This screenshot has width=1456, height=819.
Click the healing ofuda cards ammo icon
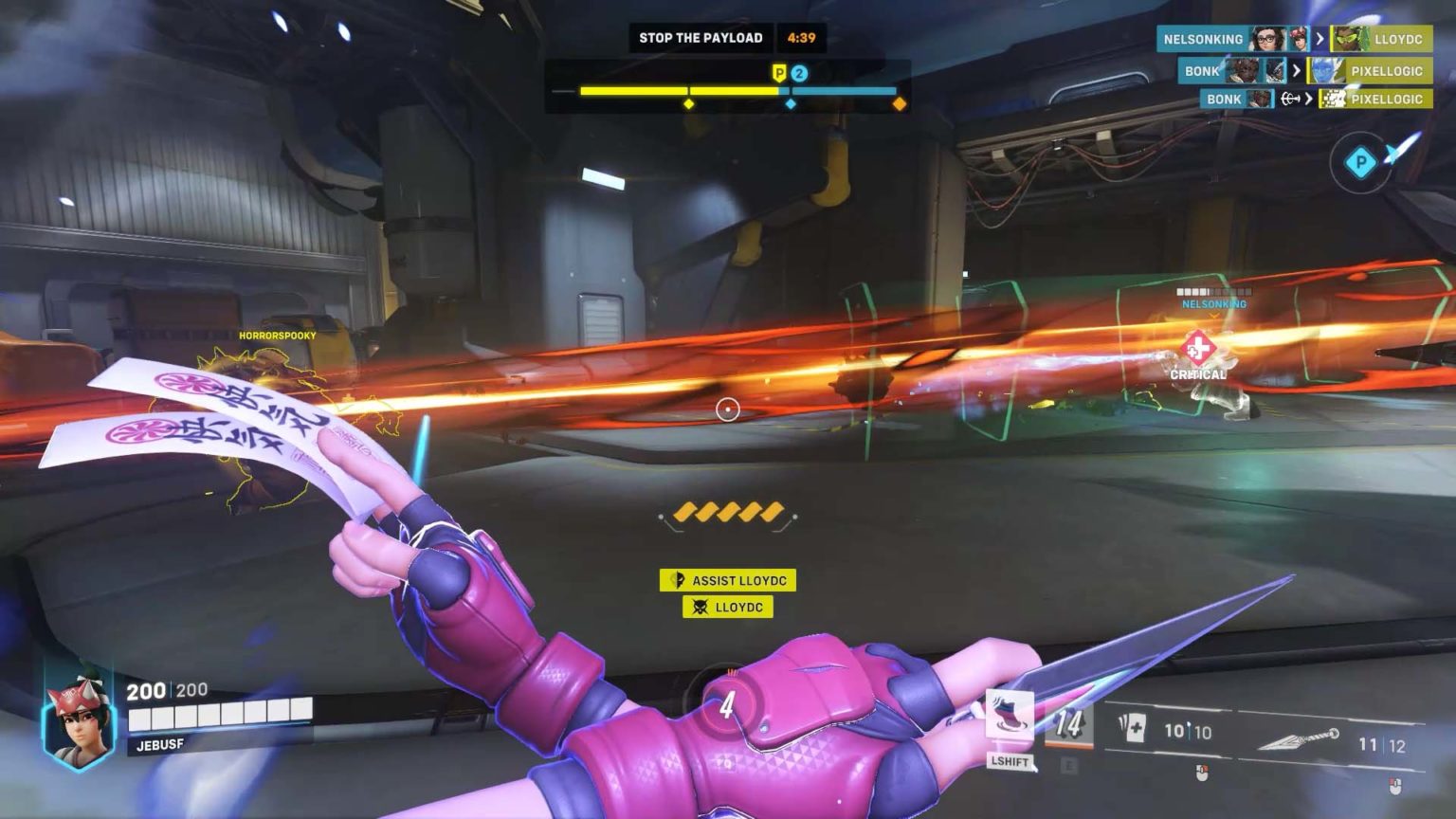(x=1133, y=726)
